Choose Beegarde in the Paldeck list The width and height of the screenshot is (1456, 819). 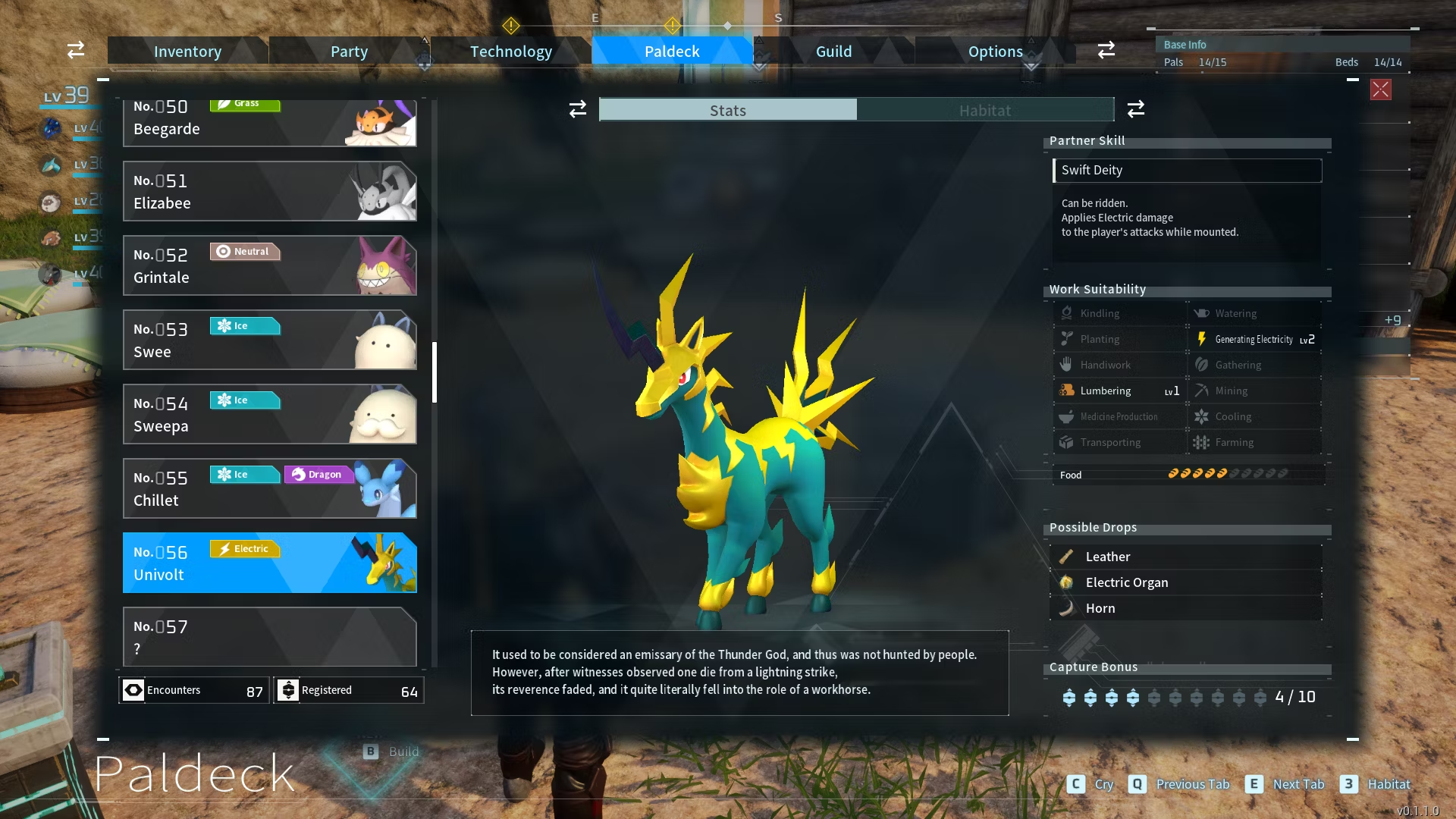pos(269,123)
